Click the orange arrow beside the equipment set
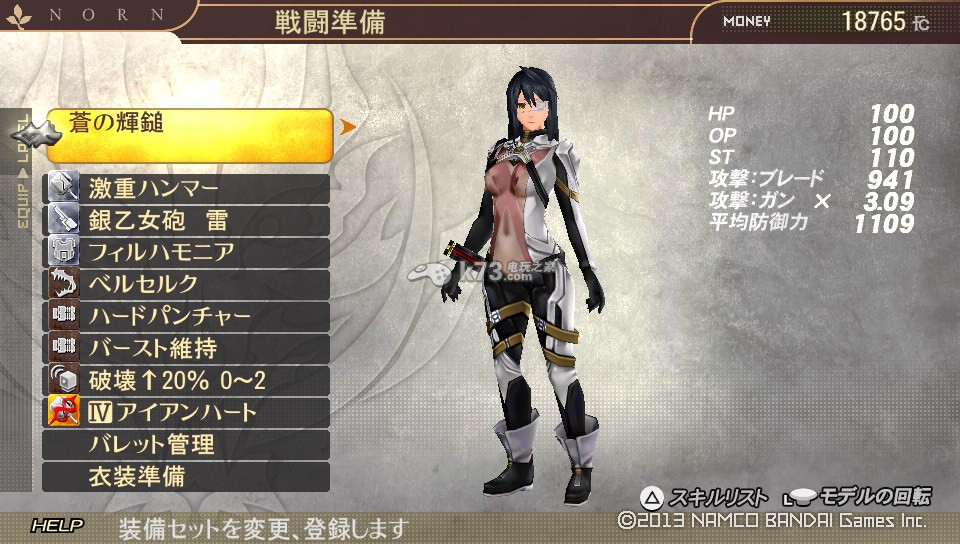 pyautogui.click(x=348, y=127)
